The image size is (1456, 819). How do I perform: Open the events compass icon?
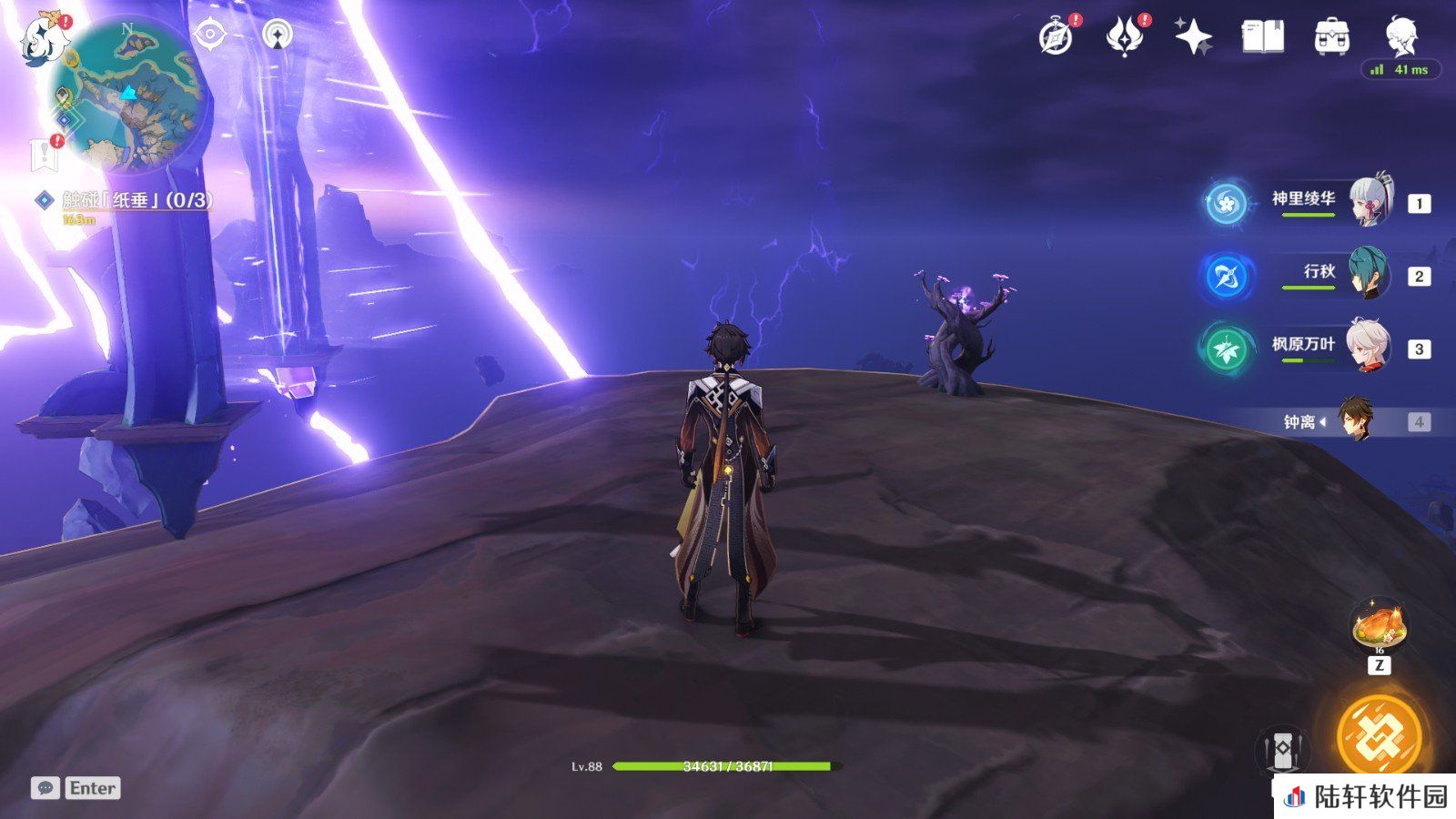click(x=1056, y=38)
